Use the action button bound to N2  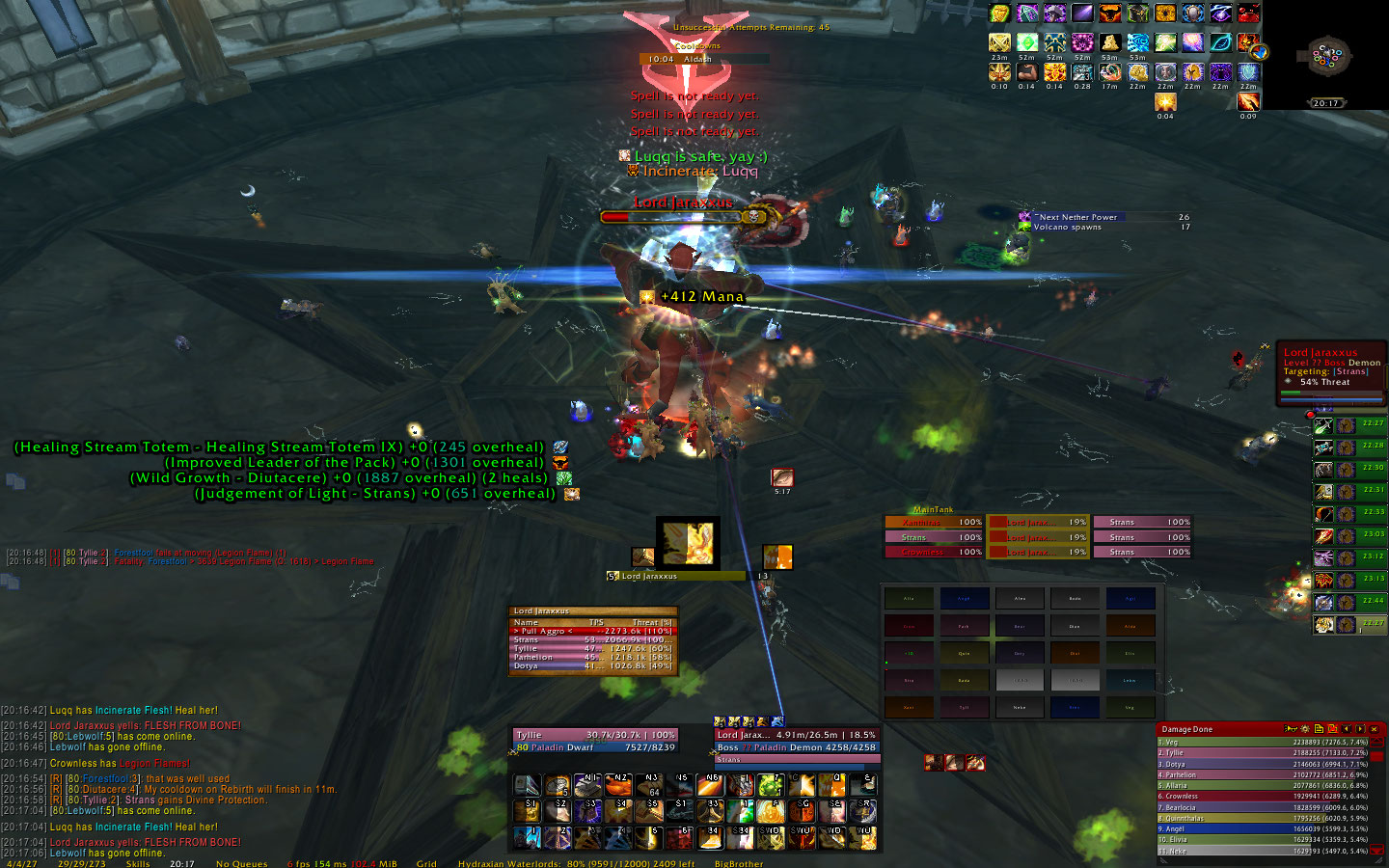pyautogui.click(x=618, y=785)
